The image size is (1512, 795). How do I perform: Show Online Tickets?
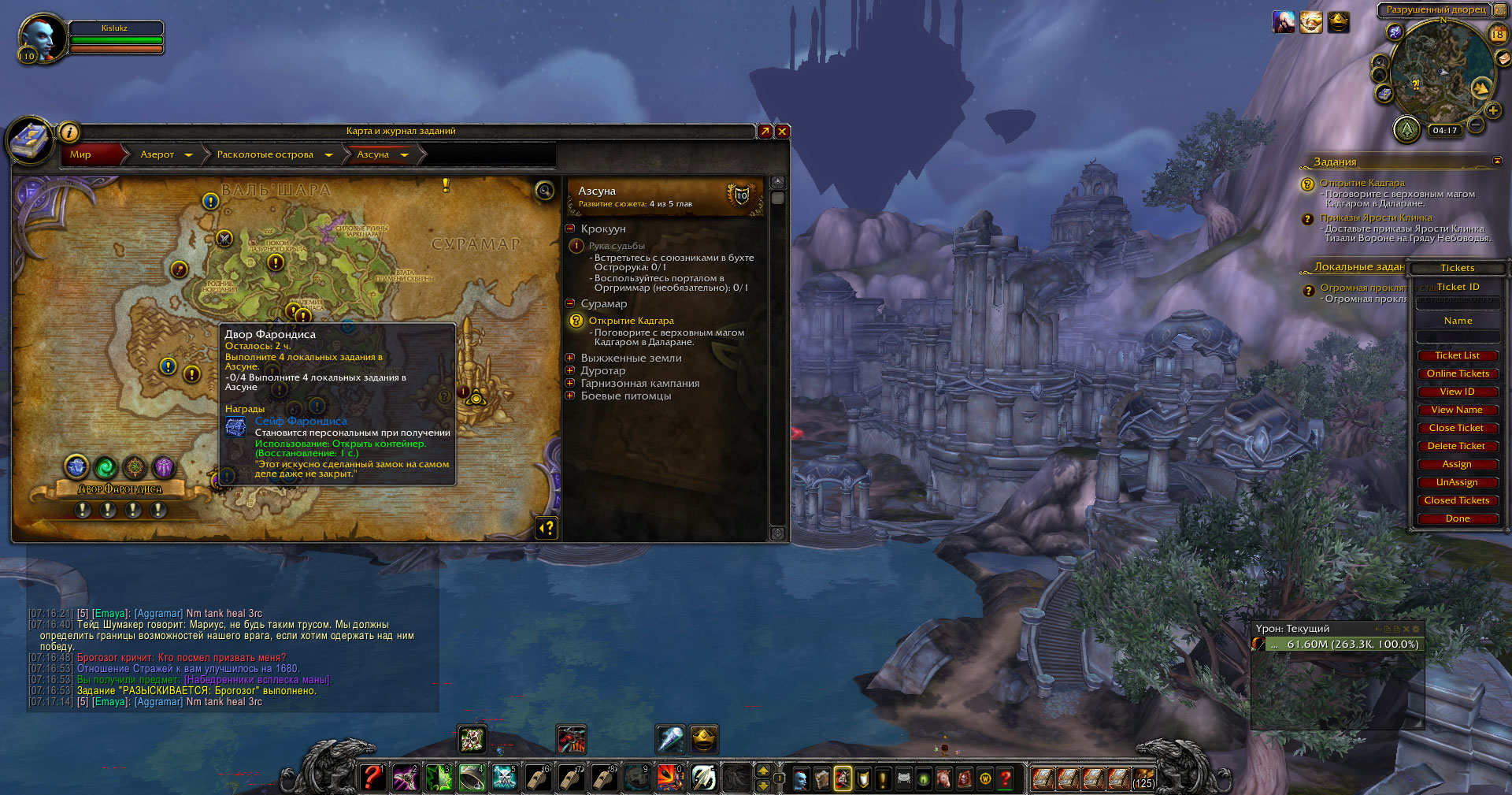click(1457, 373)
